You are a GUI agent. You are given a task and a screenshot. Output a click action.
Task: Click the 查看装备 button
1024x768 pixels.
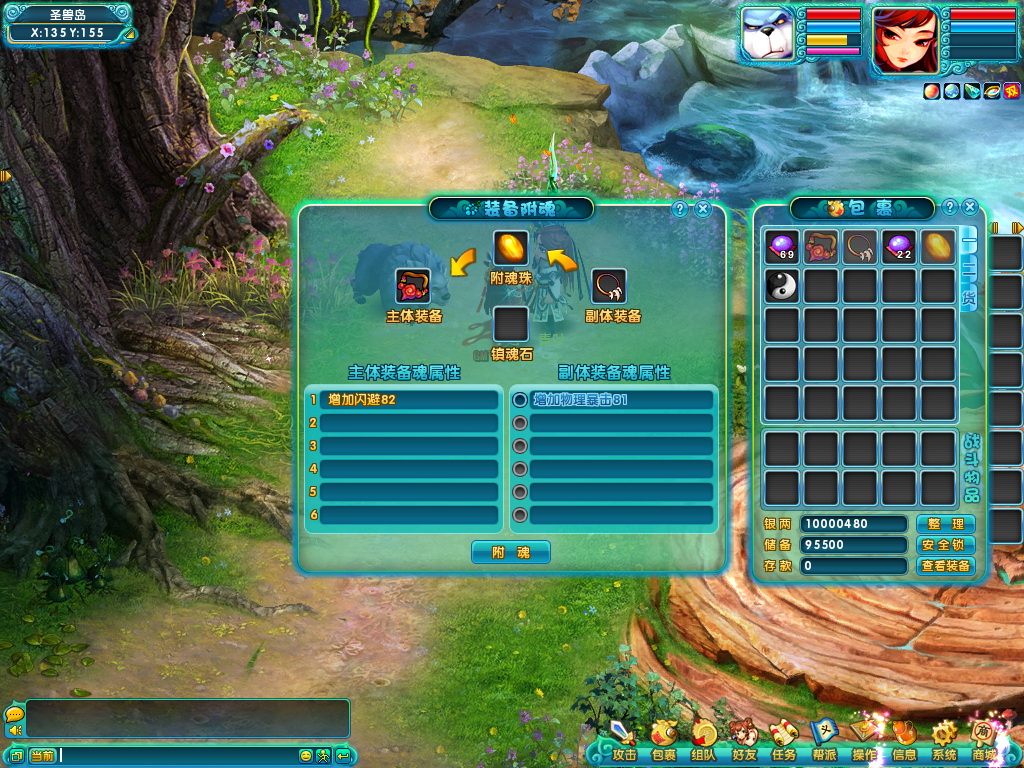pyautogui.click(x=945, y=566)
